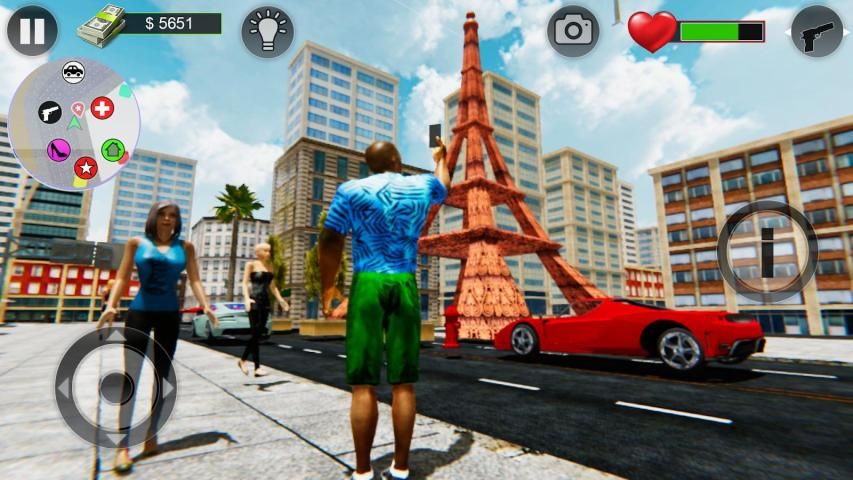Select the red star marker on minimap
The height and width of the screenshot is (480, 853).
85,168
